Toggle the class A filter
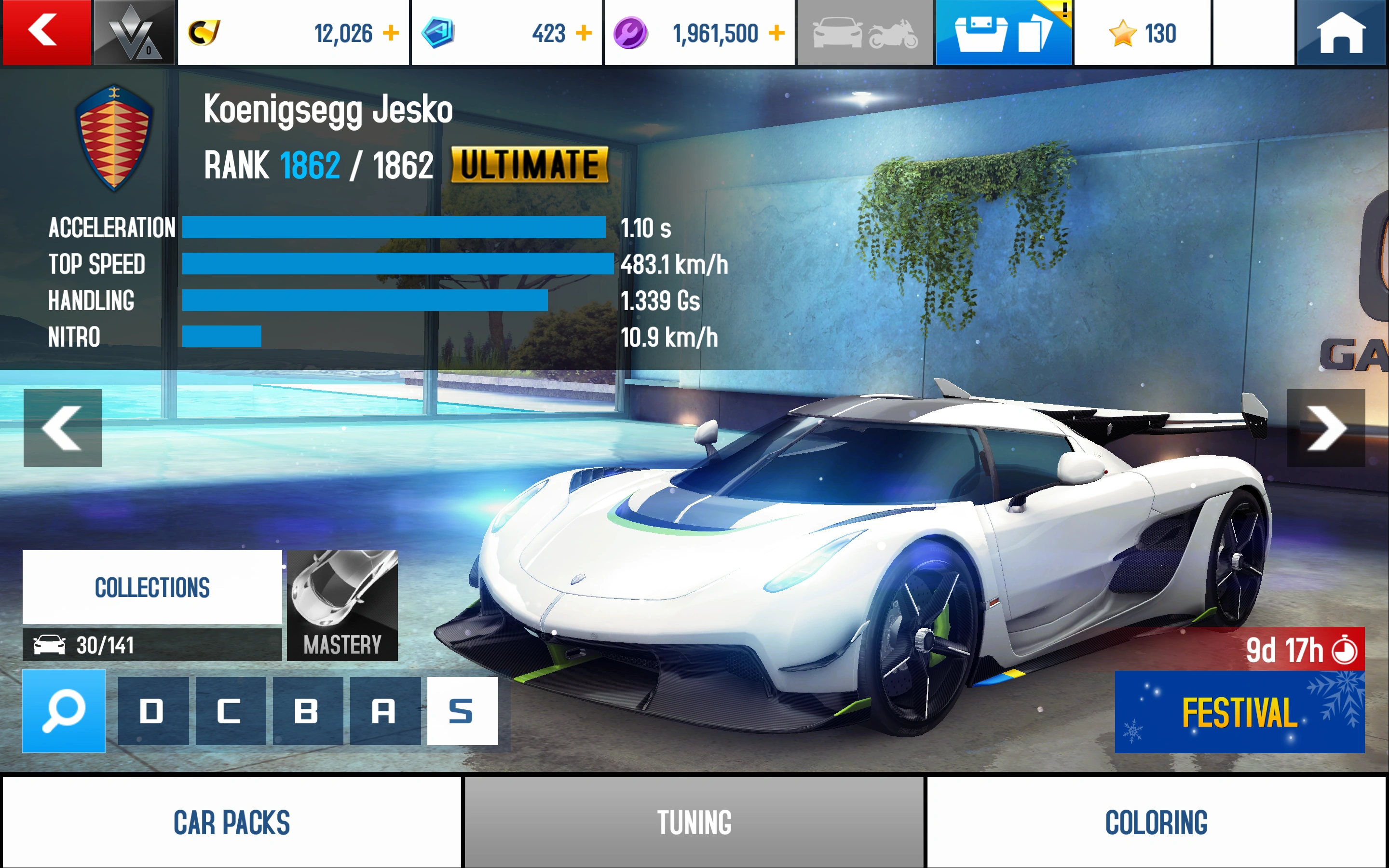This screenshot has height=868, width=1389. 385,711
